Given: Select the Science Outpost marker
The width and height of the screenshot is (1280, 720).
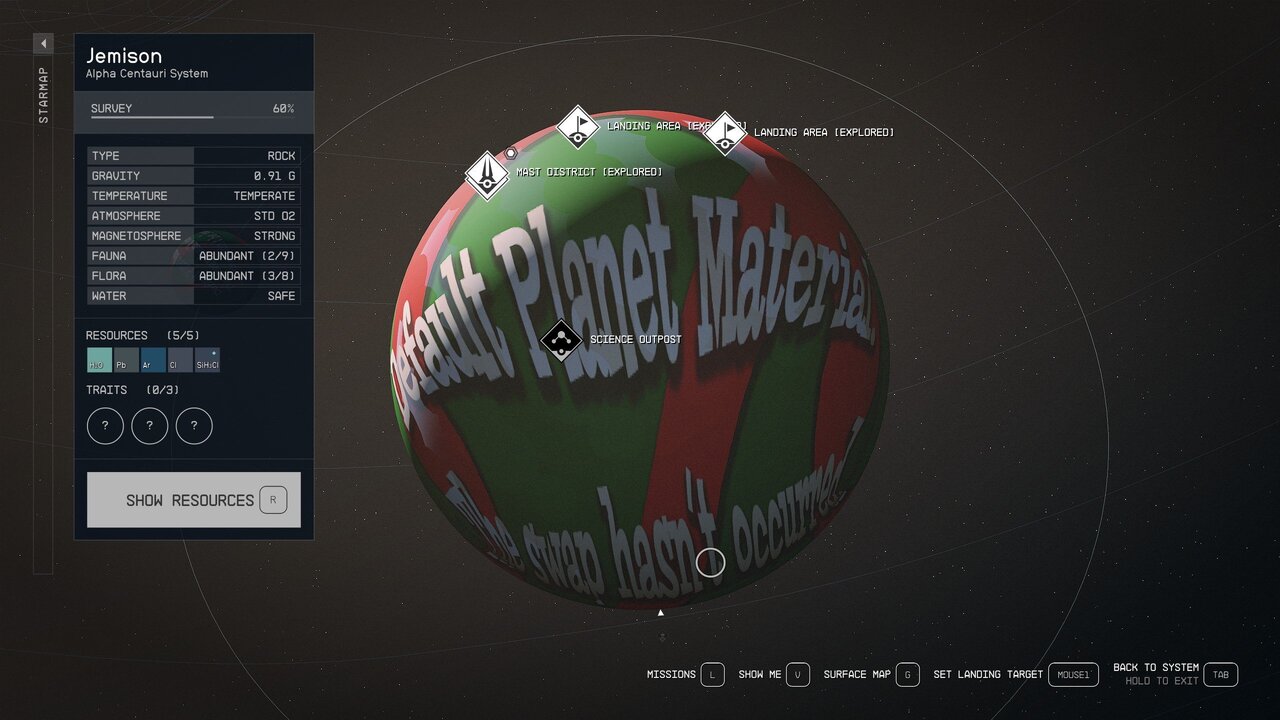Looking at the screenshot, I should (x=561, y=340).
